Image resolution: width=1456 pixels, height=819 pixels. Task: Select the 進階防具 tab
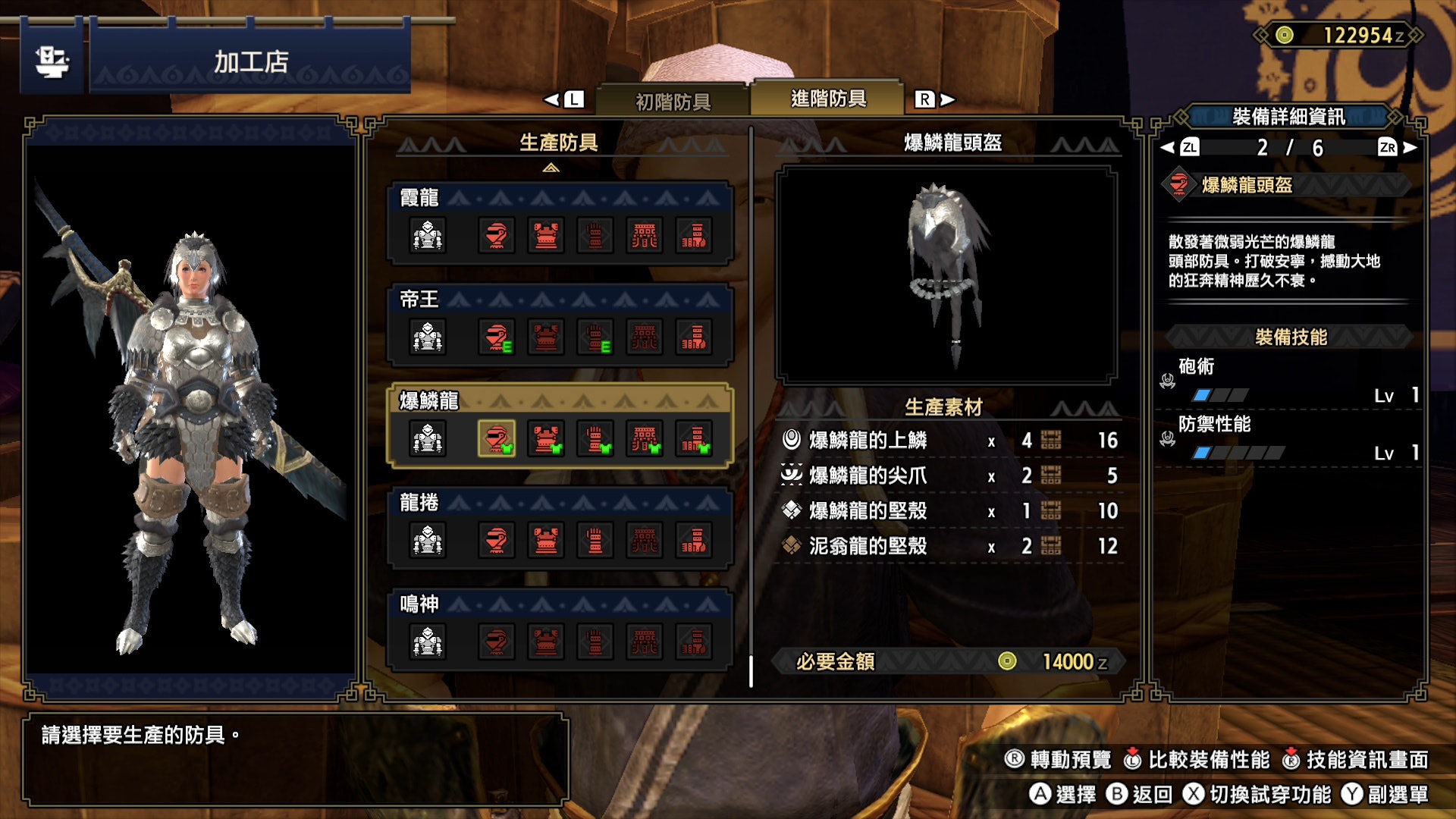pyautogui.click(x=828, y=99)
